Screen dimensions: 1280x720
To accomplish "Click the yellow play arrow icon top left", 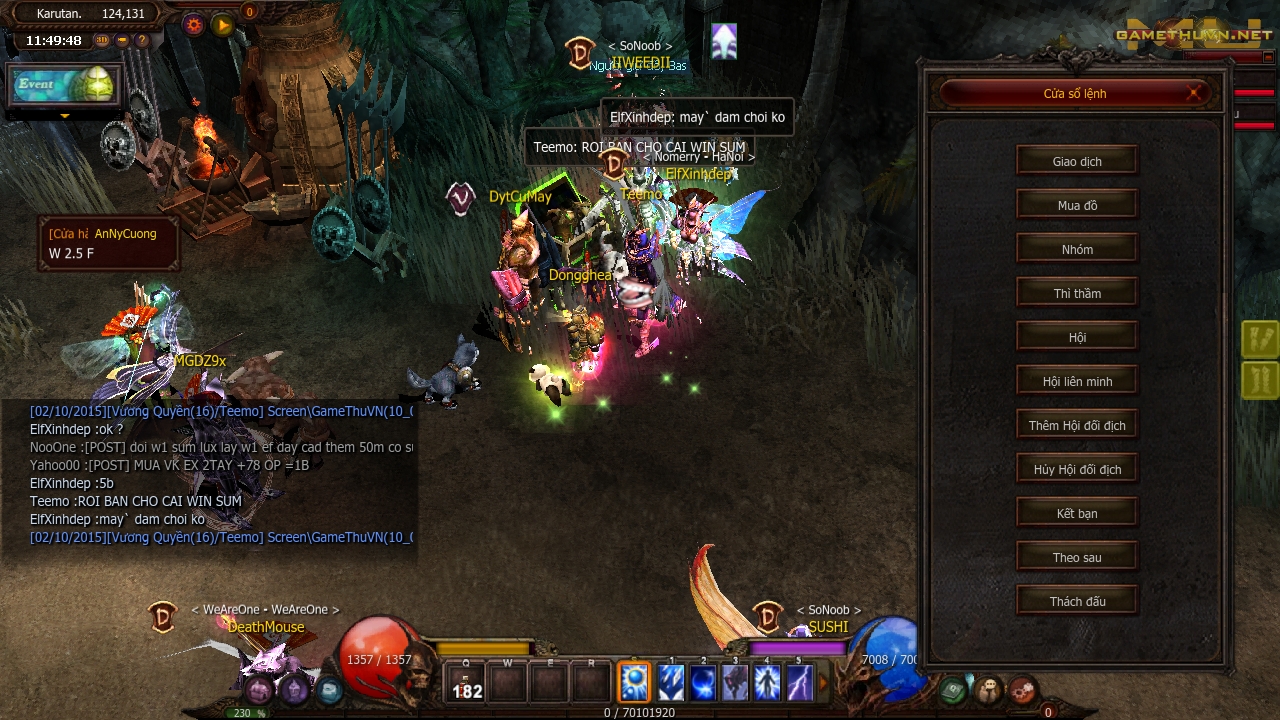I will tap(222, 25).
